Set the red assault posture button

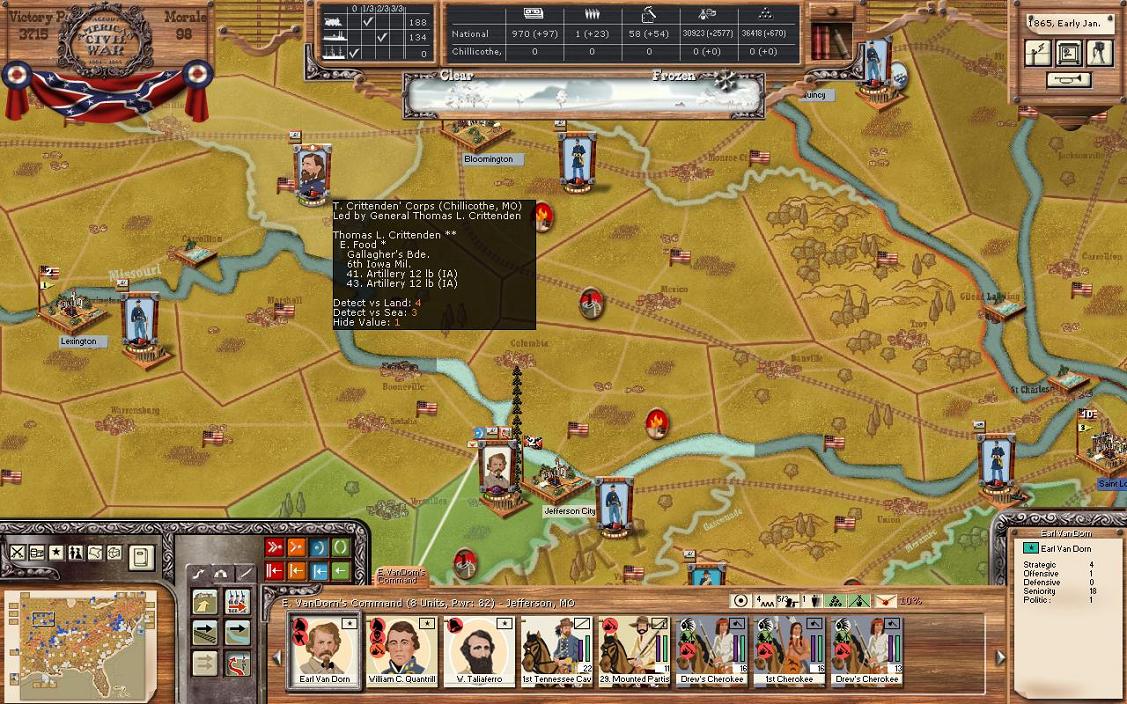pos(275,547)
